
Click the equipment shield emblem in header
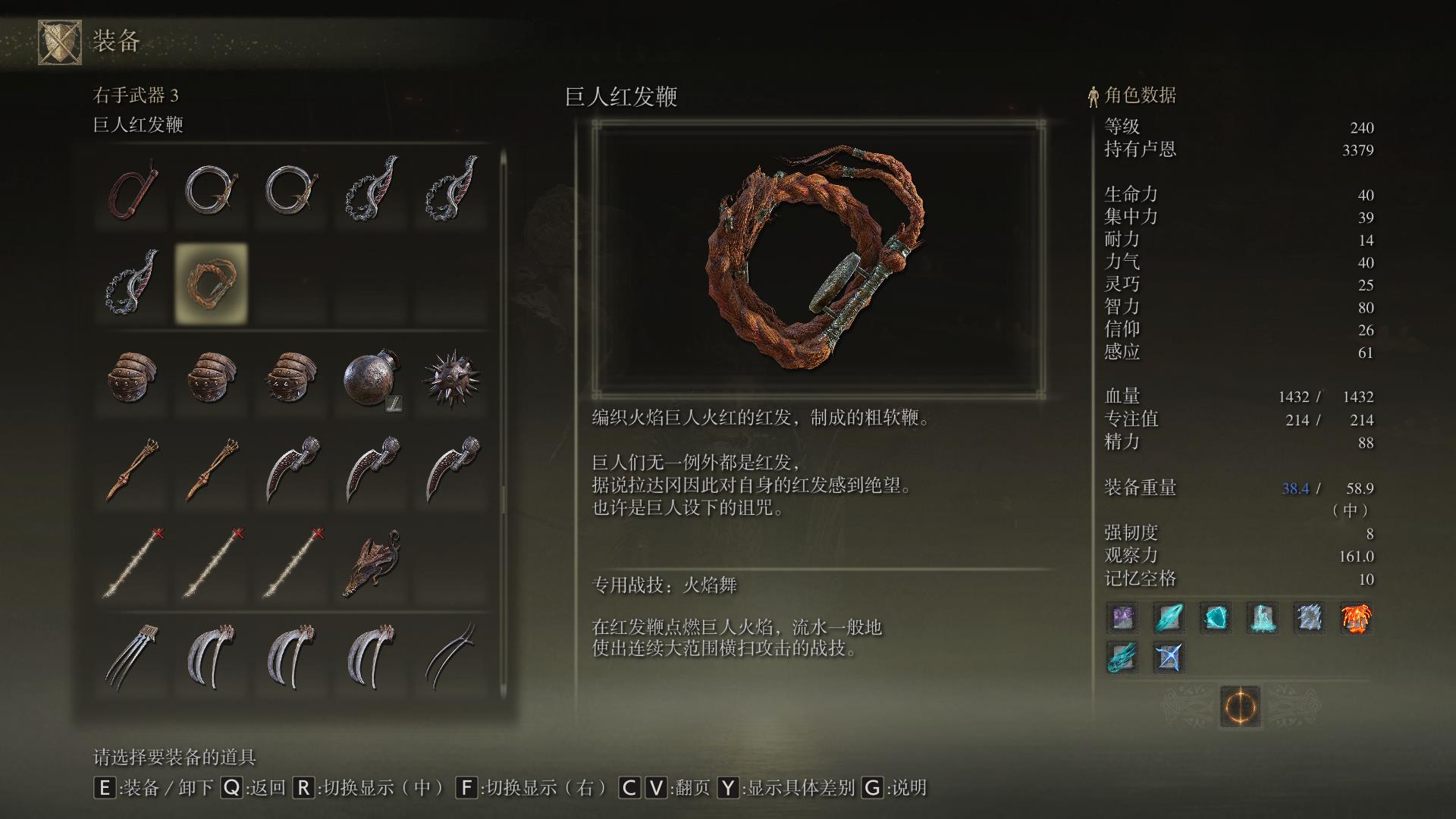click(x=60, y=42)
